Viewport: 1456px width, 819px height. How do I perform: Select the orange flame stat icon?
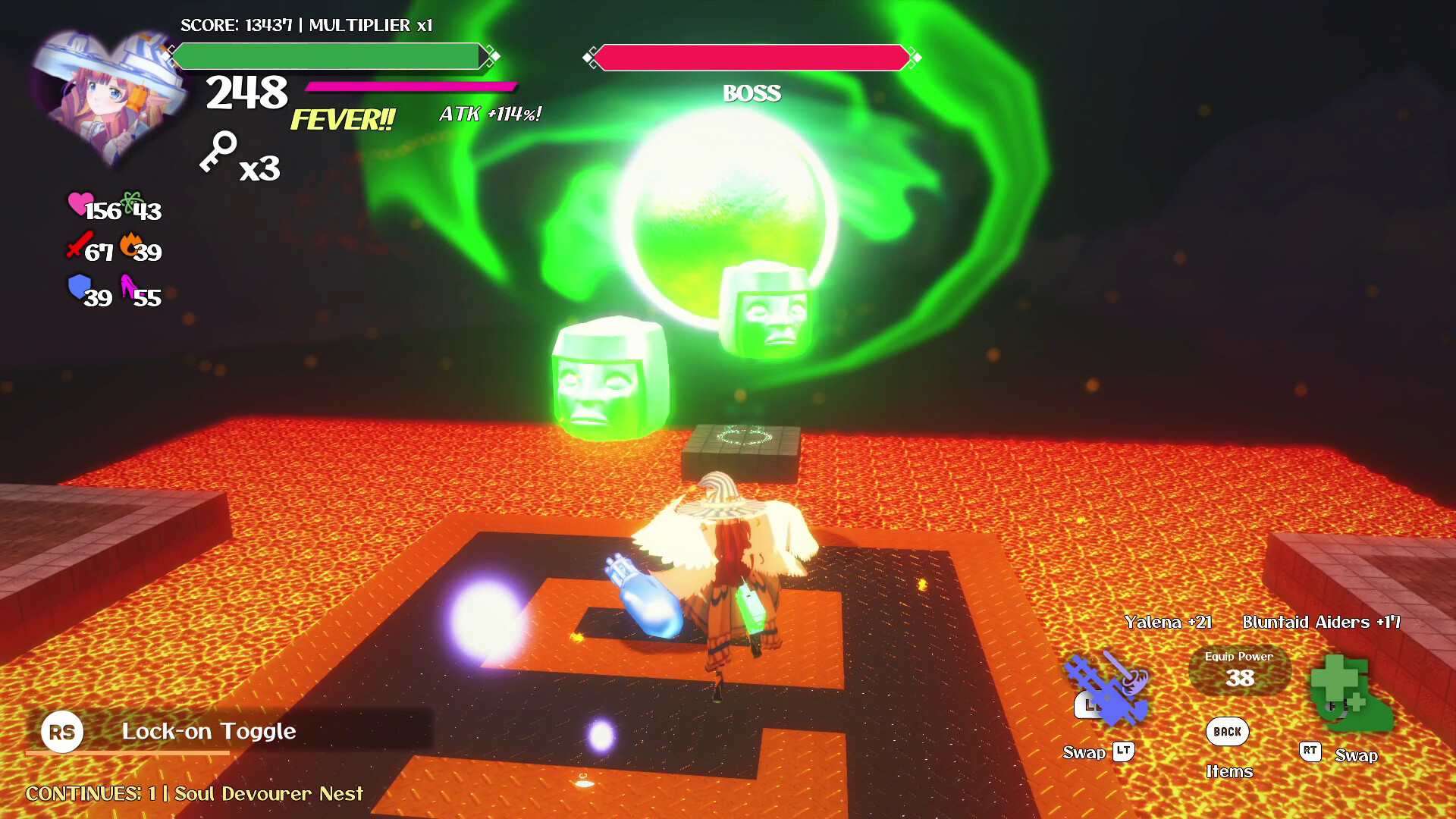tap(130, 244)
